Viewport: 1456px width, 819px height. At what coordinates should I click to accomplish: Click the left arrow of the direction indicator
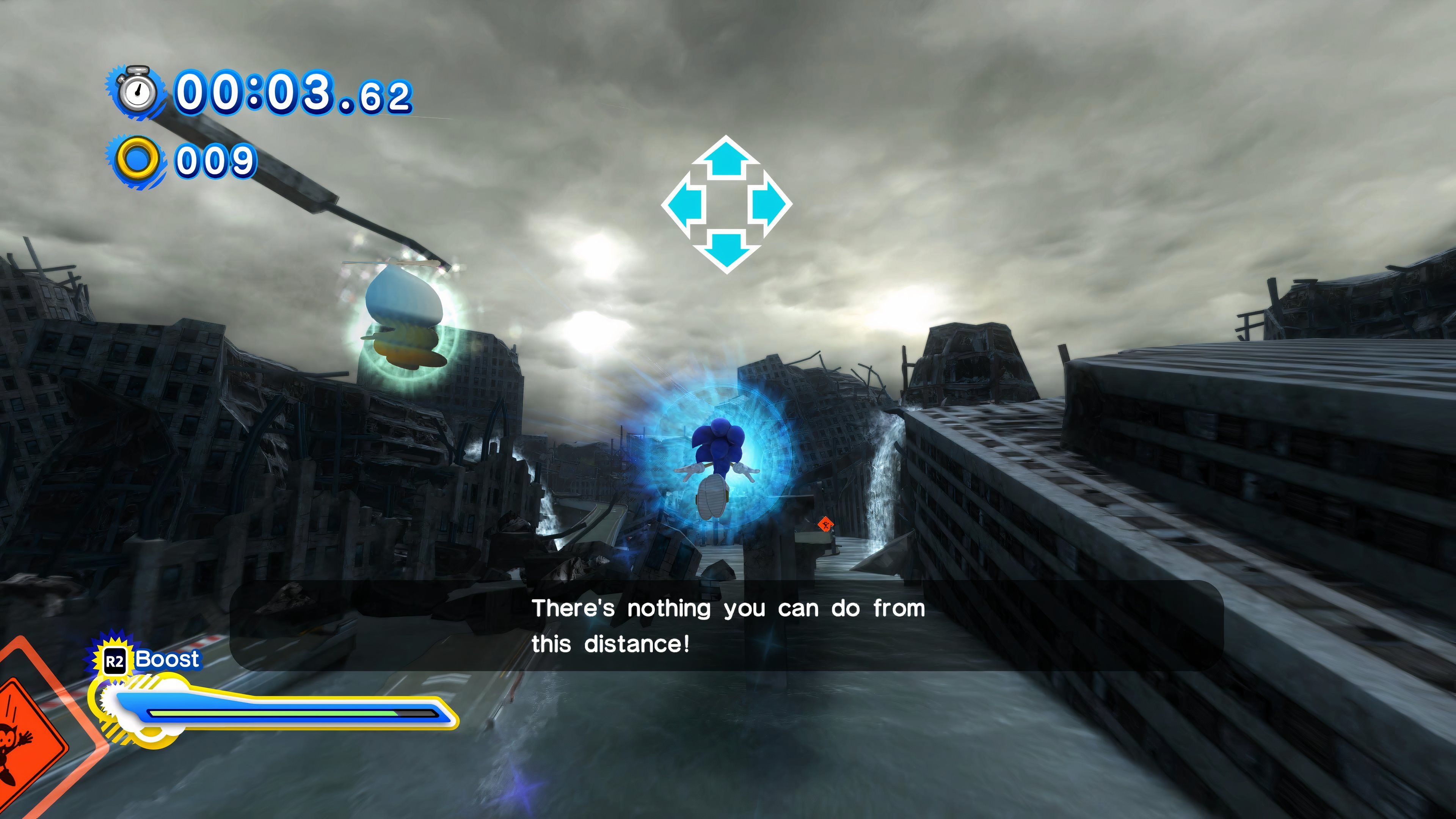pos(684,204)
